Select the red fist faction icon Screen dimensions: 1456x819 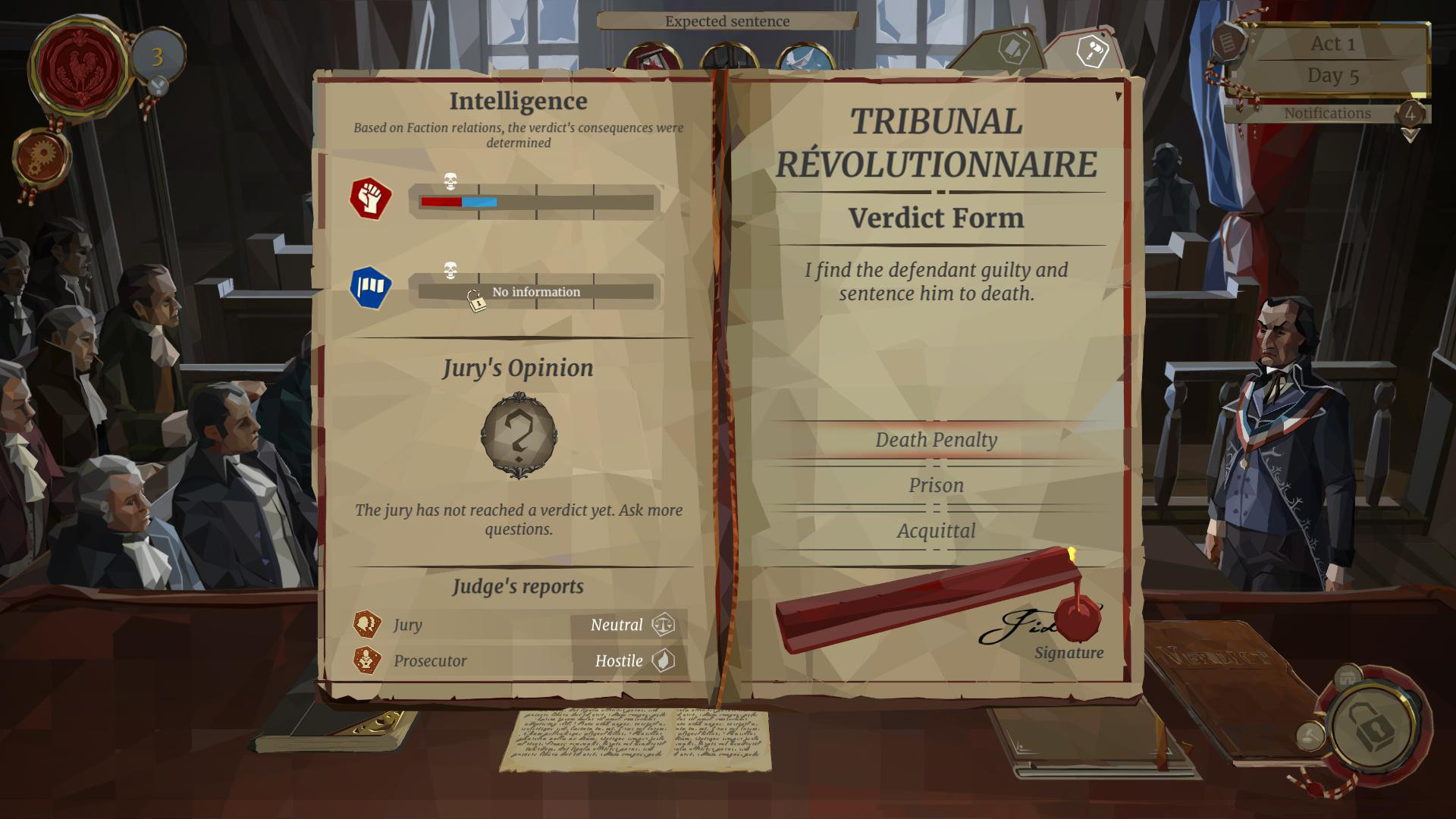pyautogui.click(x=370, y=199)
